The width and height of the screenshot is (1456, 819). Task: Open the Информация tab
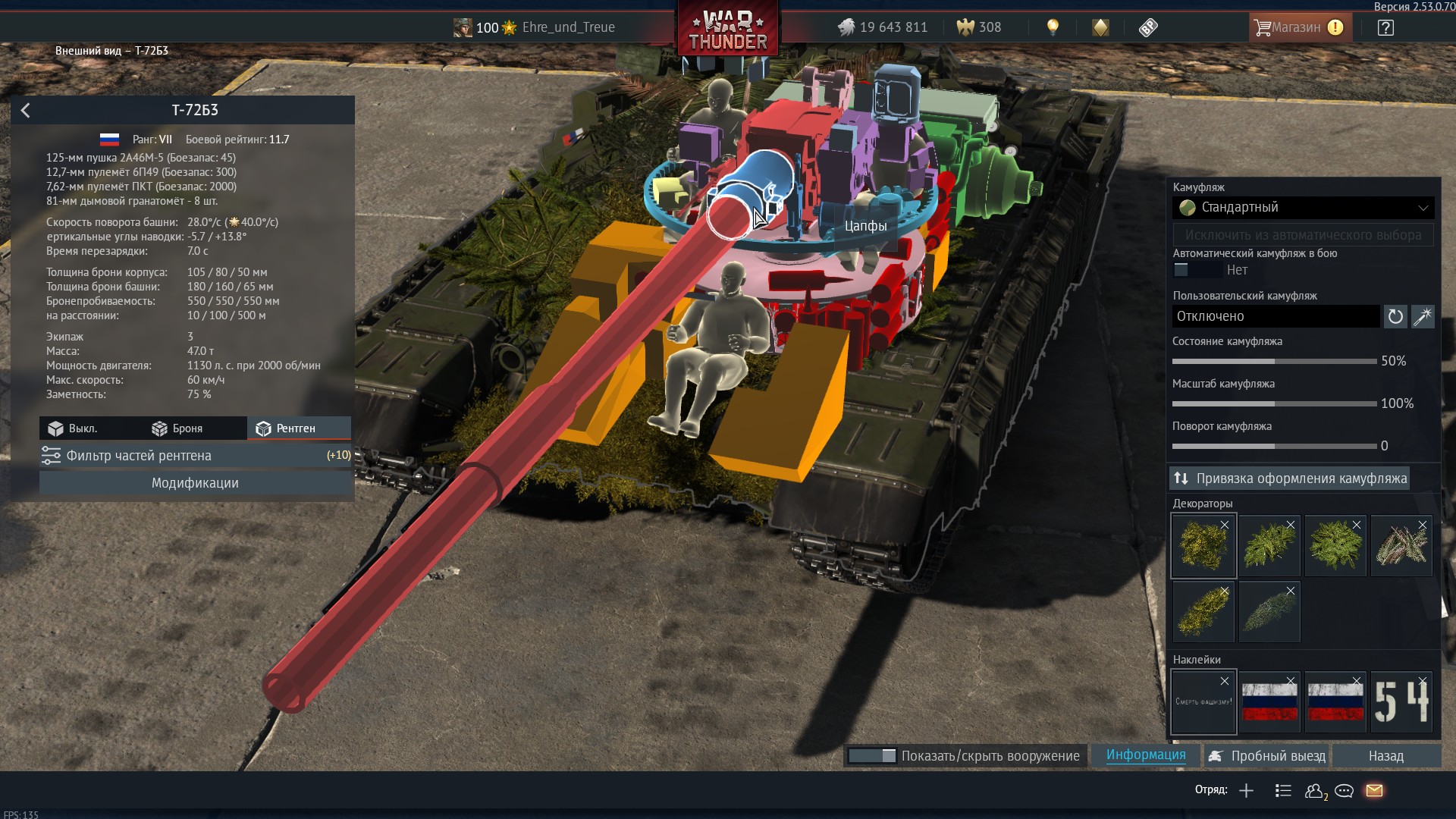[1145, 755]
